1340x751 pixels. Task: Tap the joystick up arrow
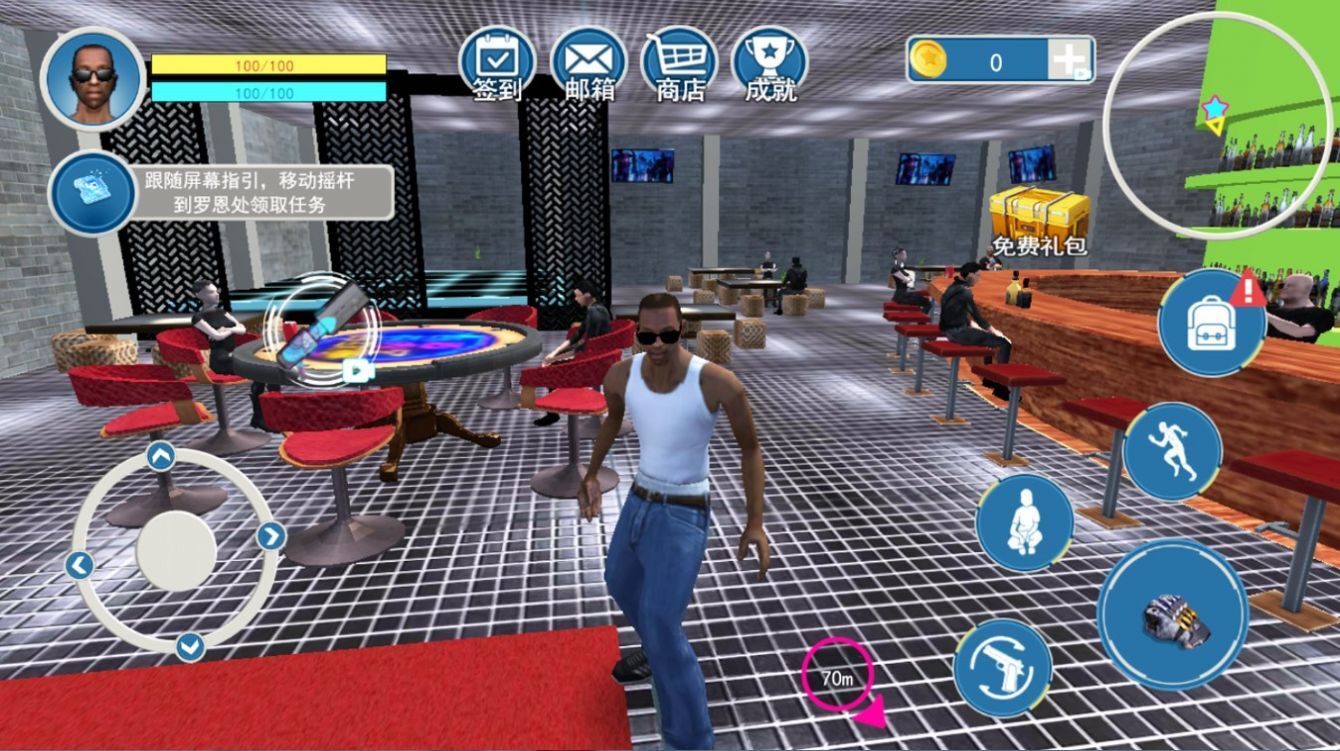tap(161, 457)
